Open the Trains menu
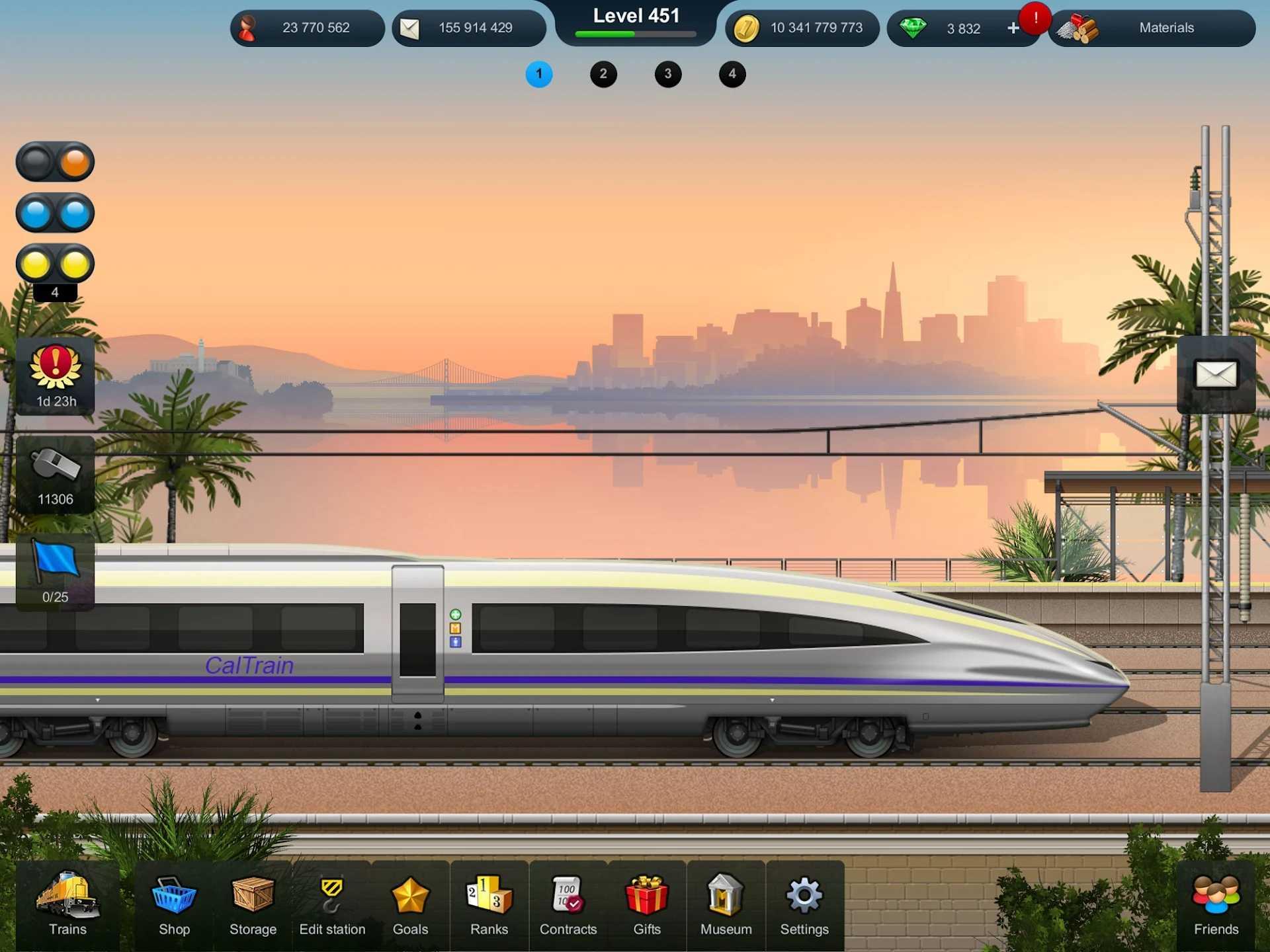Screen dimensions: 1270x952 coord(66,906)
